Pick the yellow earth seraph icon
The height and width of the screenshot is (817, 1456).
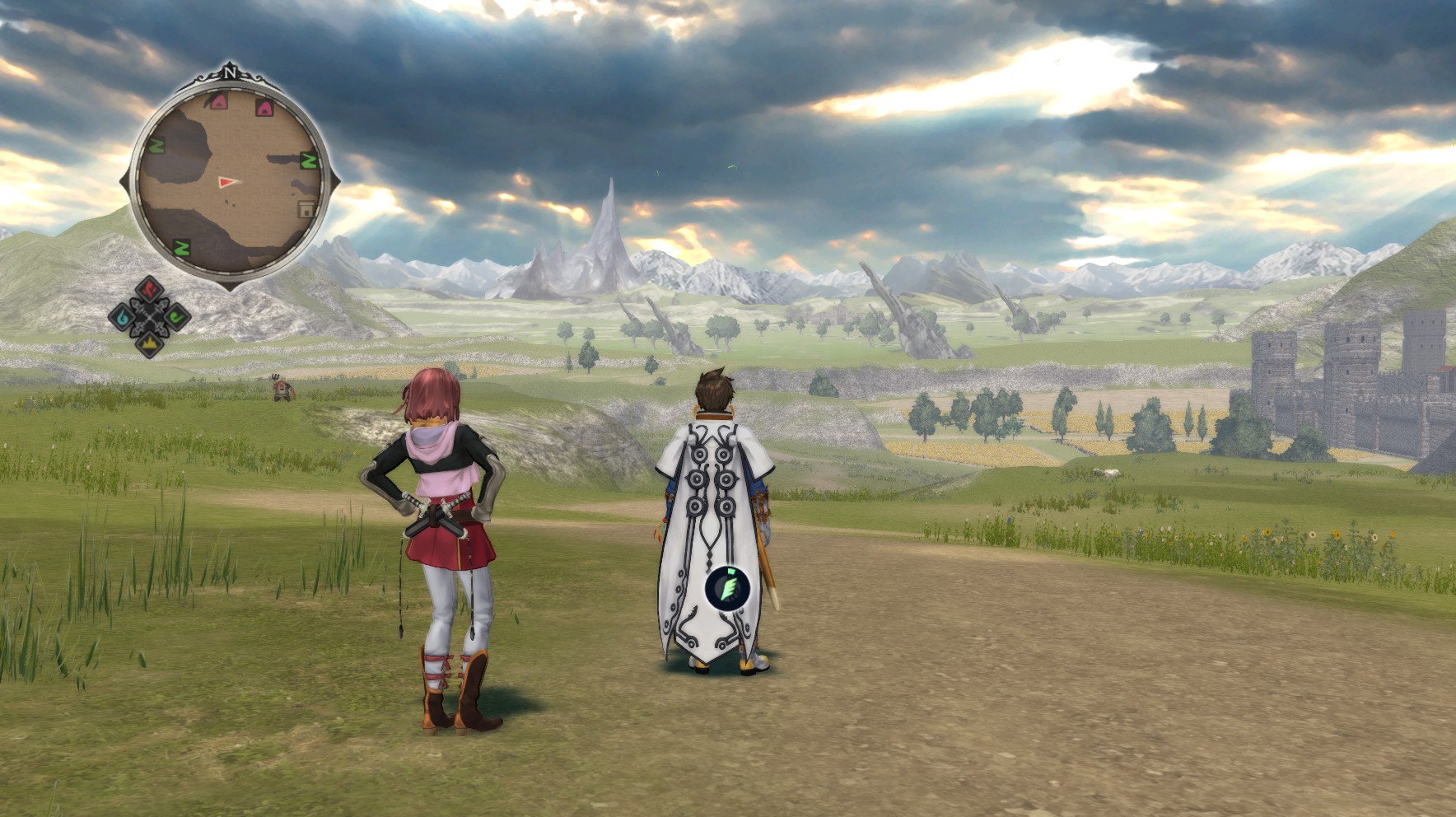(x=150, y=342)
